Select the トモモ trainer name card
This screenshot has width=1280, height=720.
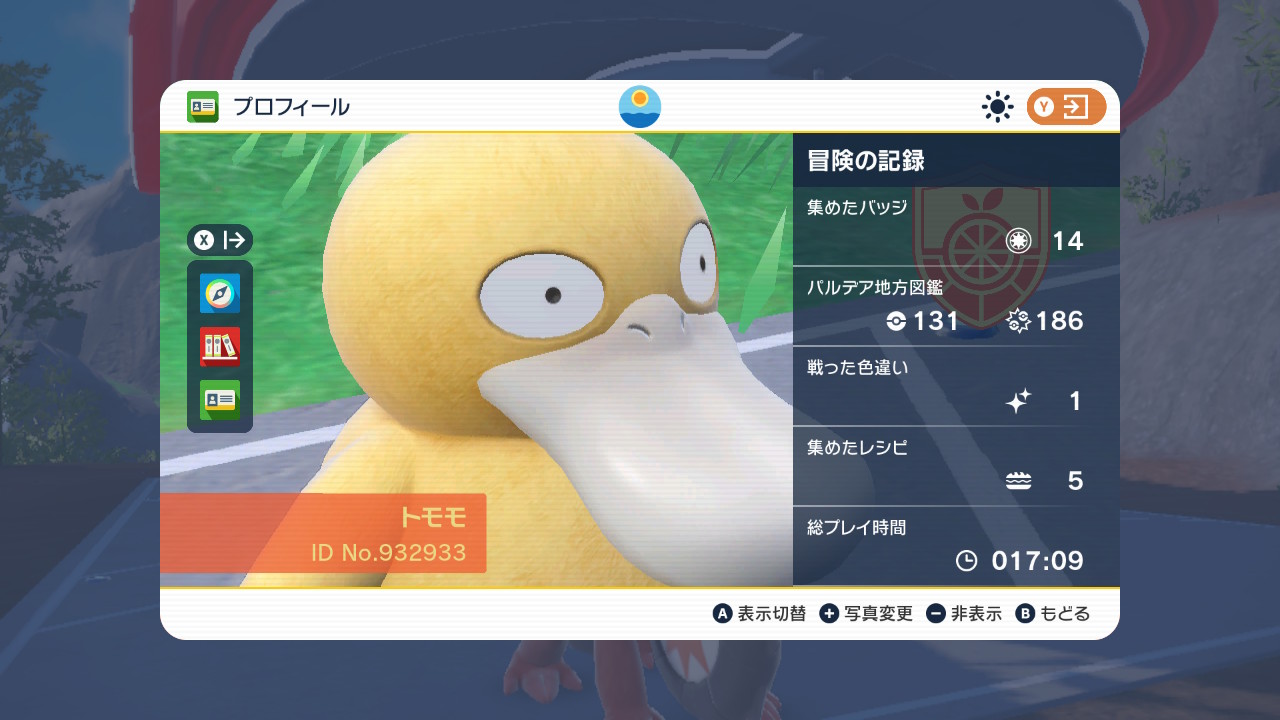(x=323, y=533)
